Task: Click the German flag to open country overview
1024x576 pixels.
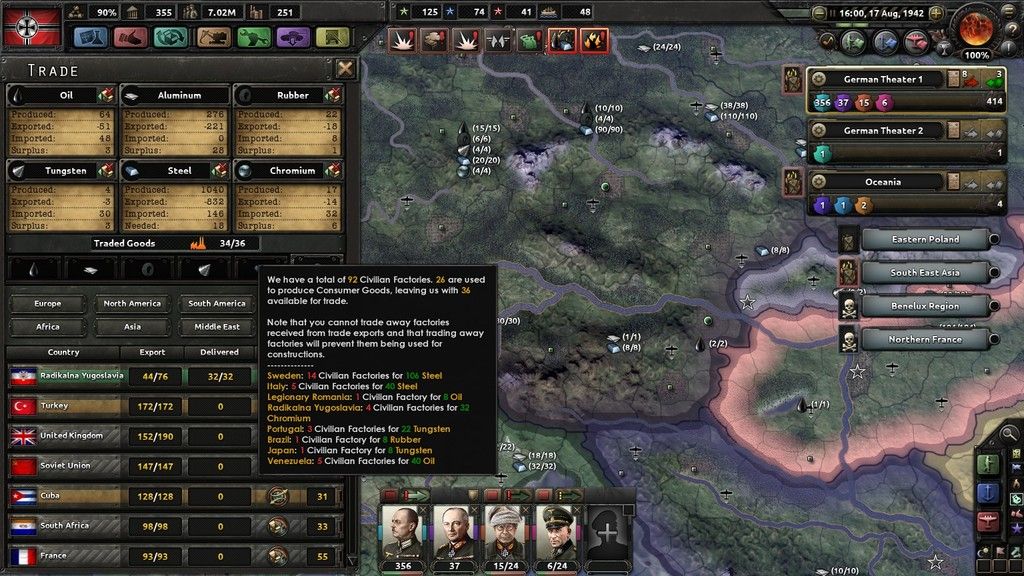Action: [x=32, y=26]
